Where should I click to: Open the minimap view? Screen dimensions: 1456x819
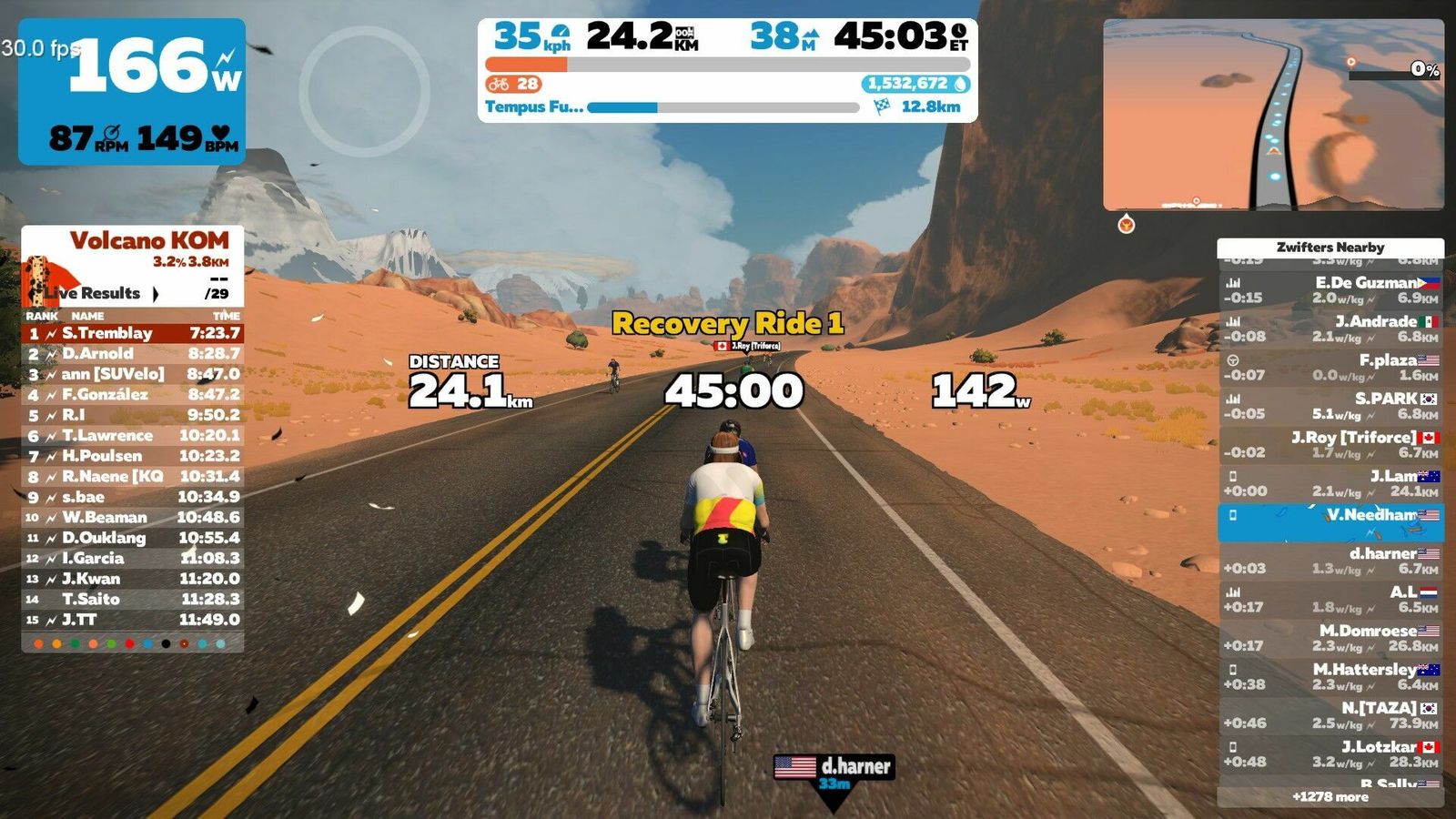coord(1273,116)
